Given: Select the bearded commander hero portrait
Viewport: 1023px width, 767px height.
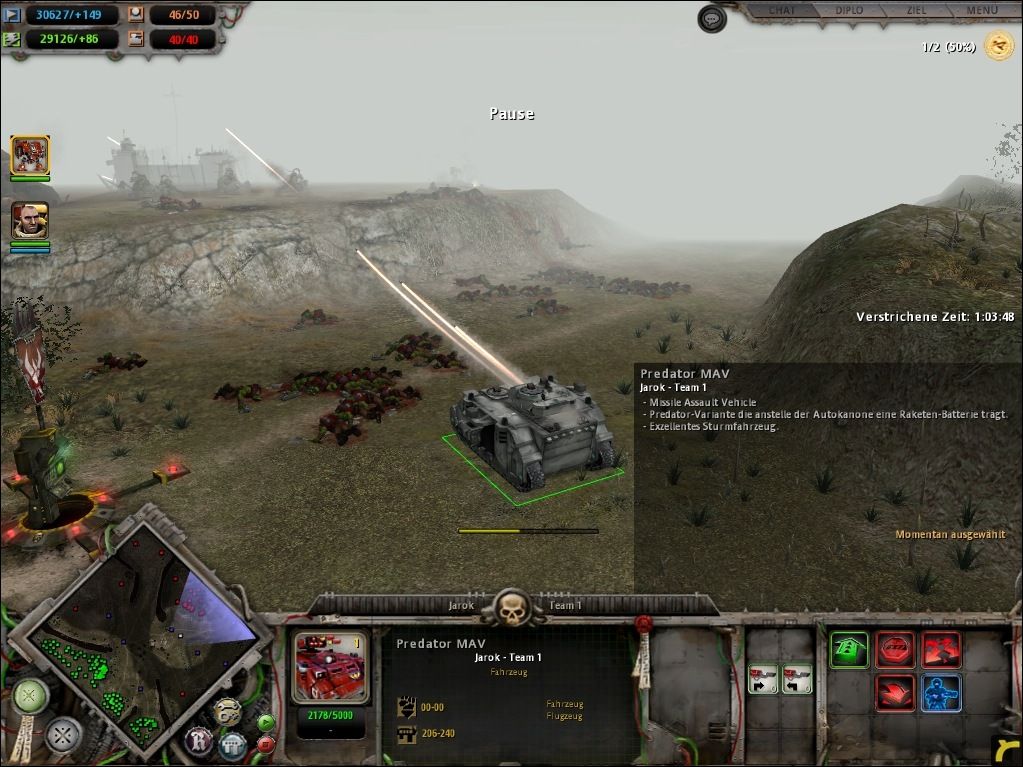Looking at the screenshot, I should (30, 220).
